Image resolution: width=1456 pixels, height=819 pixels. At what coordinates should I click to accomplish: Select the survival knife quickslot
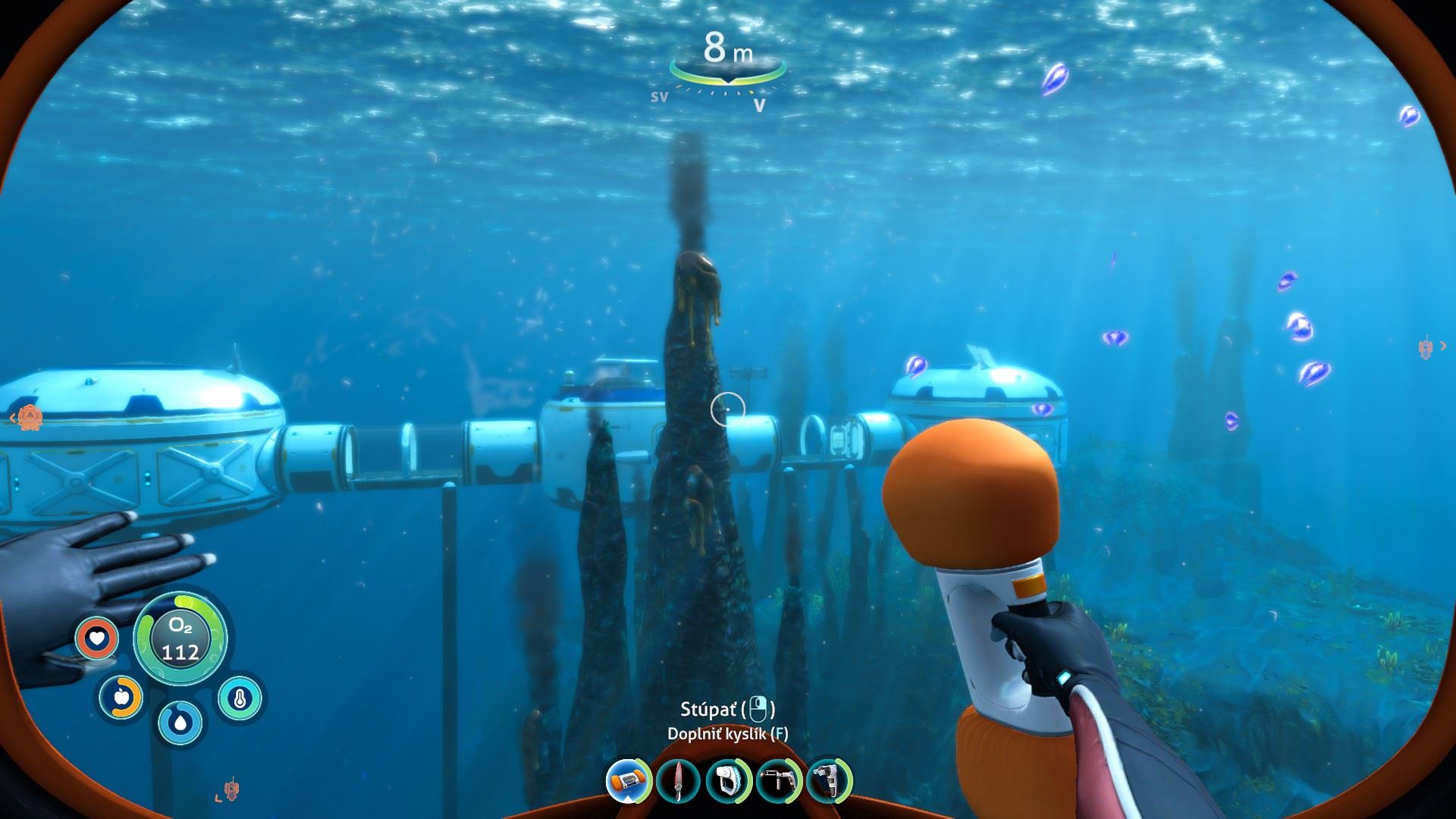(x=677, y=783)
